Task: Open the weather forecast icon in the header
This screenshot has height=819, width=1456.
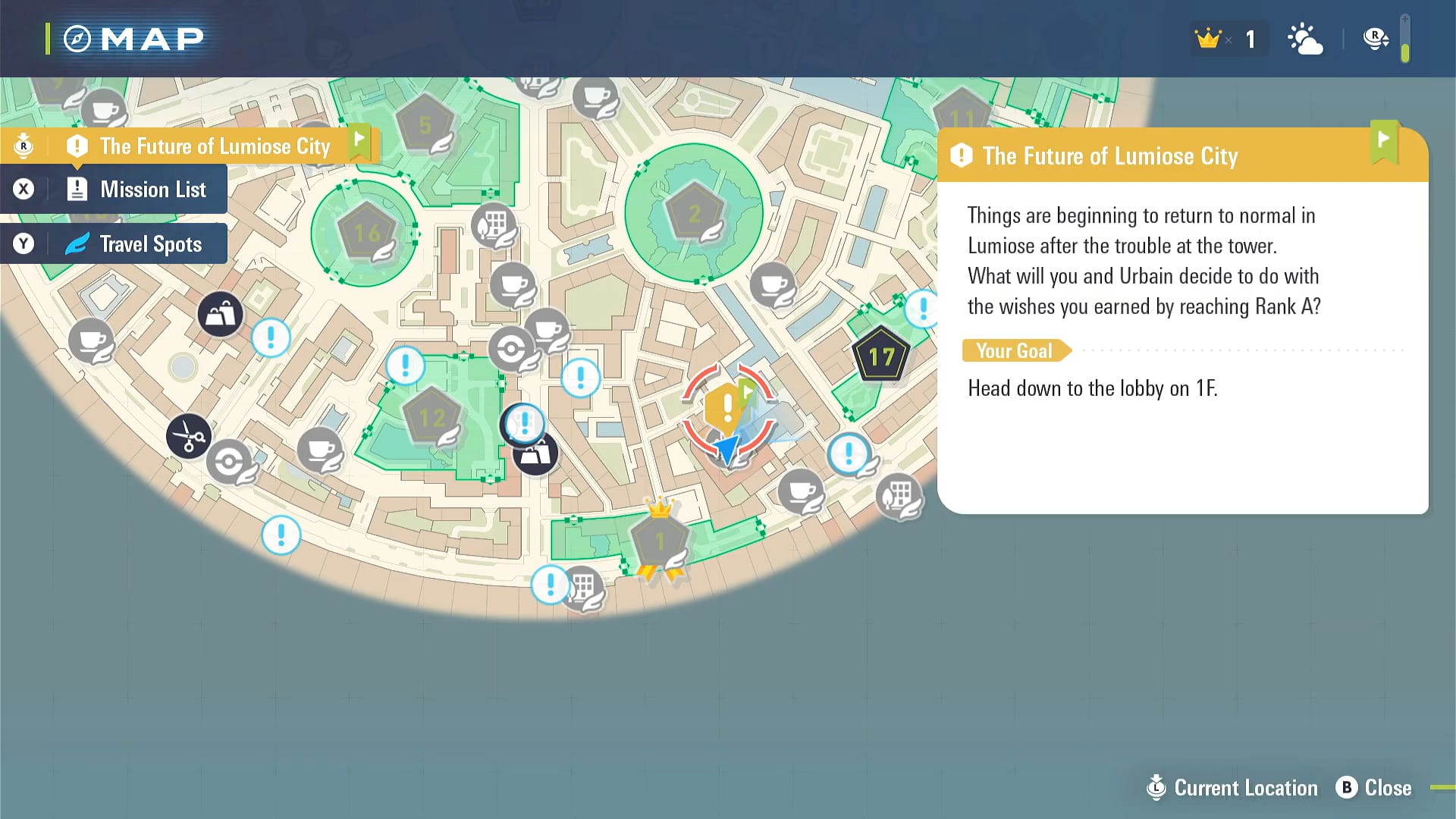Action: click(x=1305, y=38)
